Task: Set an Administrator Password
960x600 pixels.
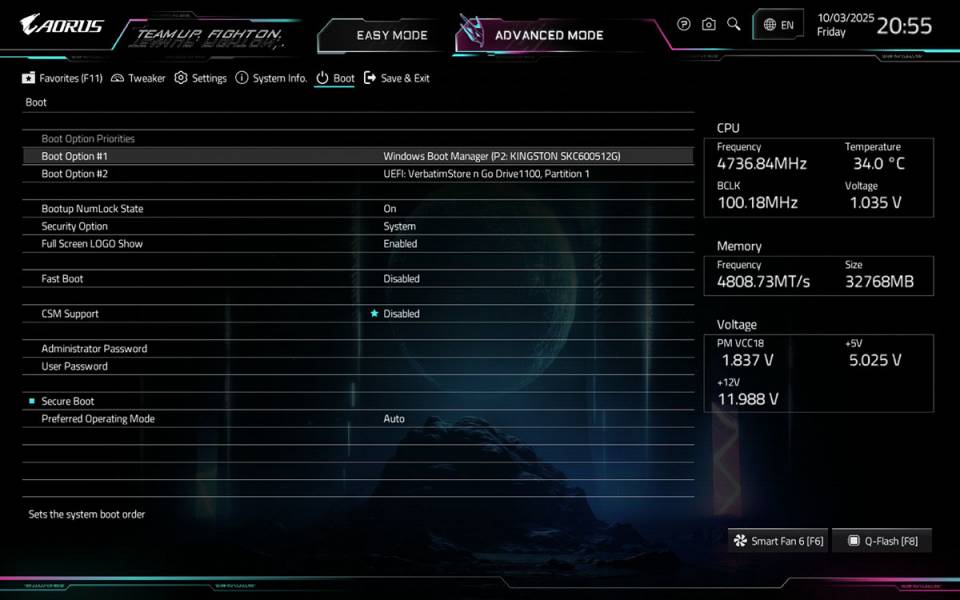Action: pos(94,349)
